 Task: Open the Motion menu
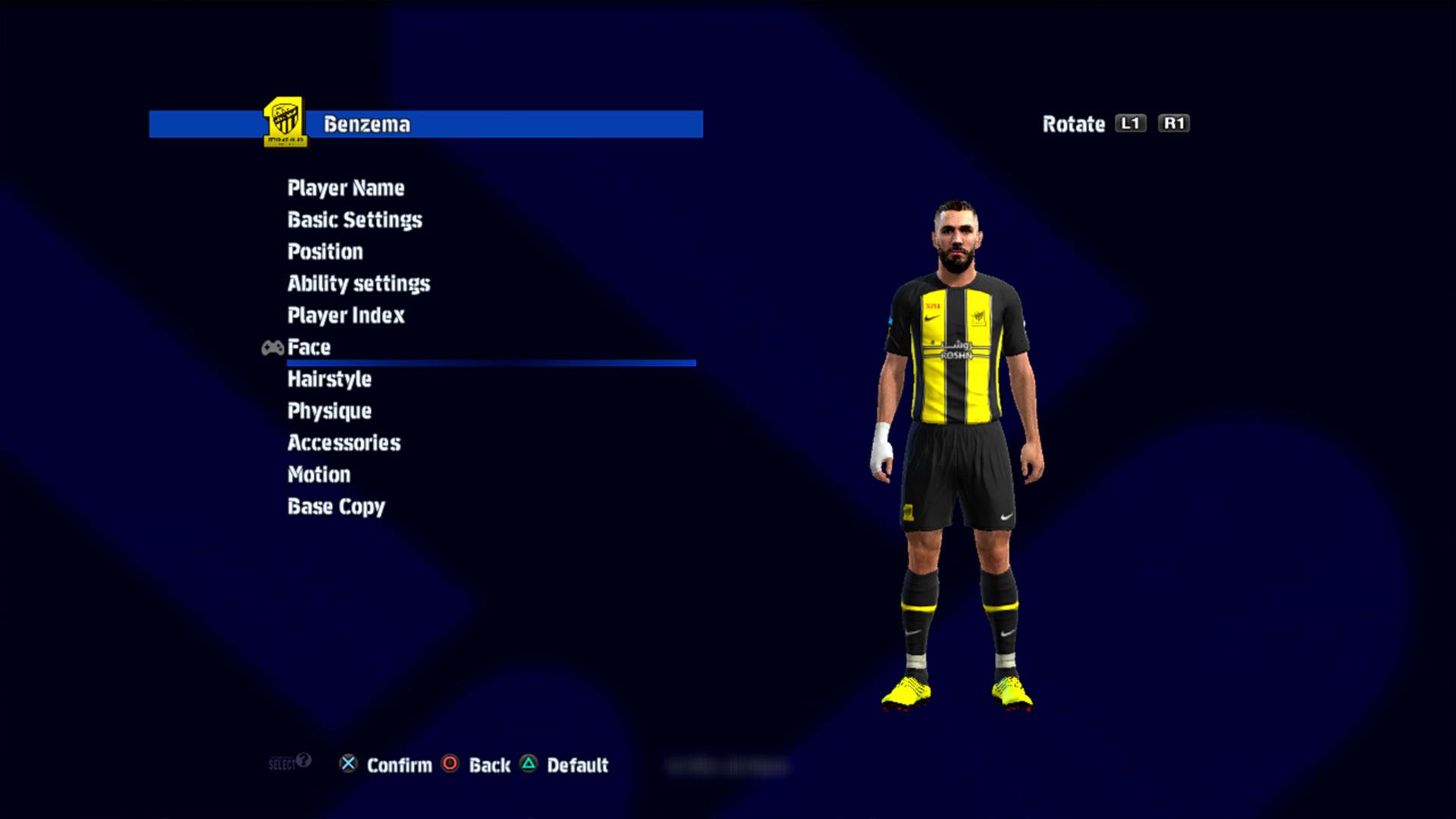(x=318, y=475)
